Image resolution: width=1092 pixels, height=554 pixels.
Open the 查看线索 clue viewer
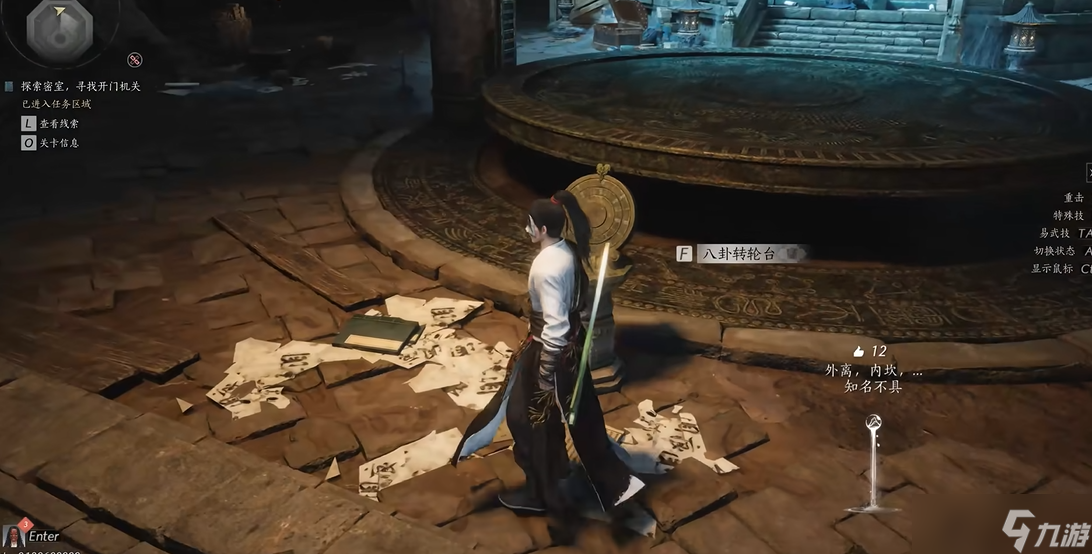coord(59,123)
